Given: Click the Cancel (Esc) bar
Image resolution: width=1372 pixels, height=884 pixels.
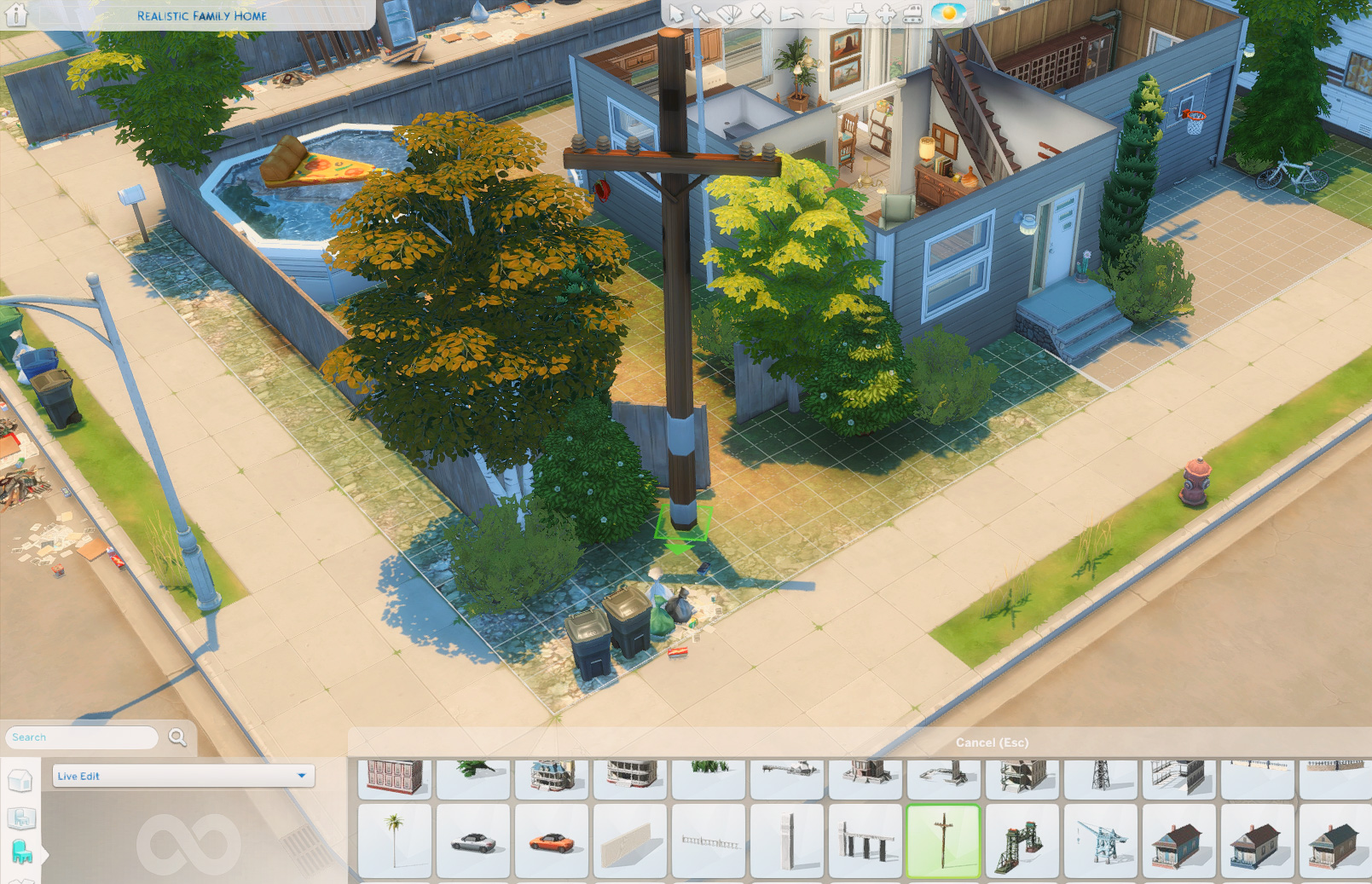Looking at the screenshot, I should pos(992,742).
